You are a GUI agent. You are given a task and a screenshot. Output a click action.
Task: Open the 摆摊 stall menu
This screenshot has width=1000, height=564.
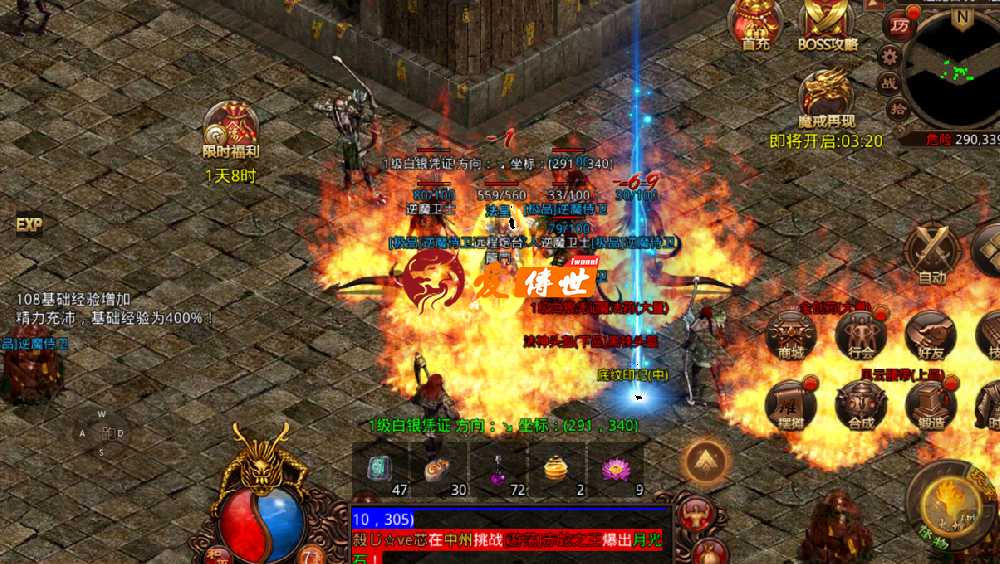pyautogui.click(x=791, y=403)
